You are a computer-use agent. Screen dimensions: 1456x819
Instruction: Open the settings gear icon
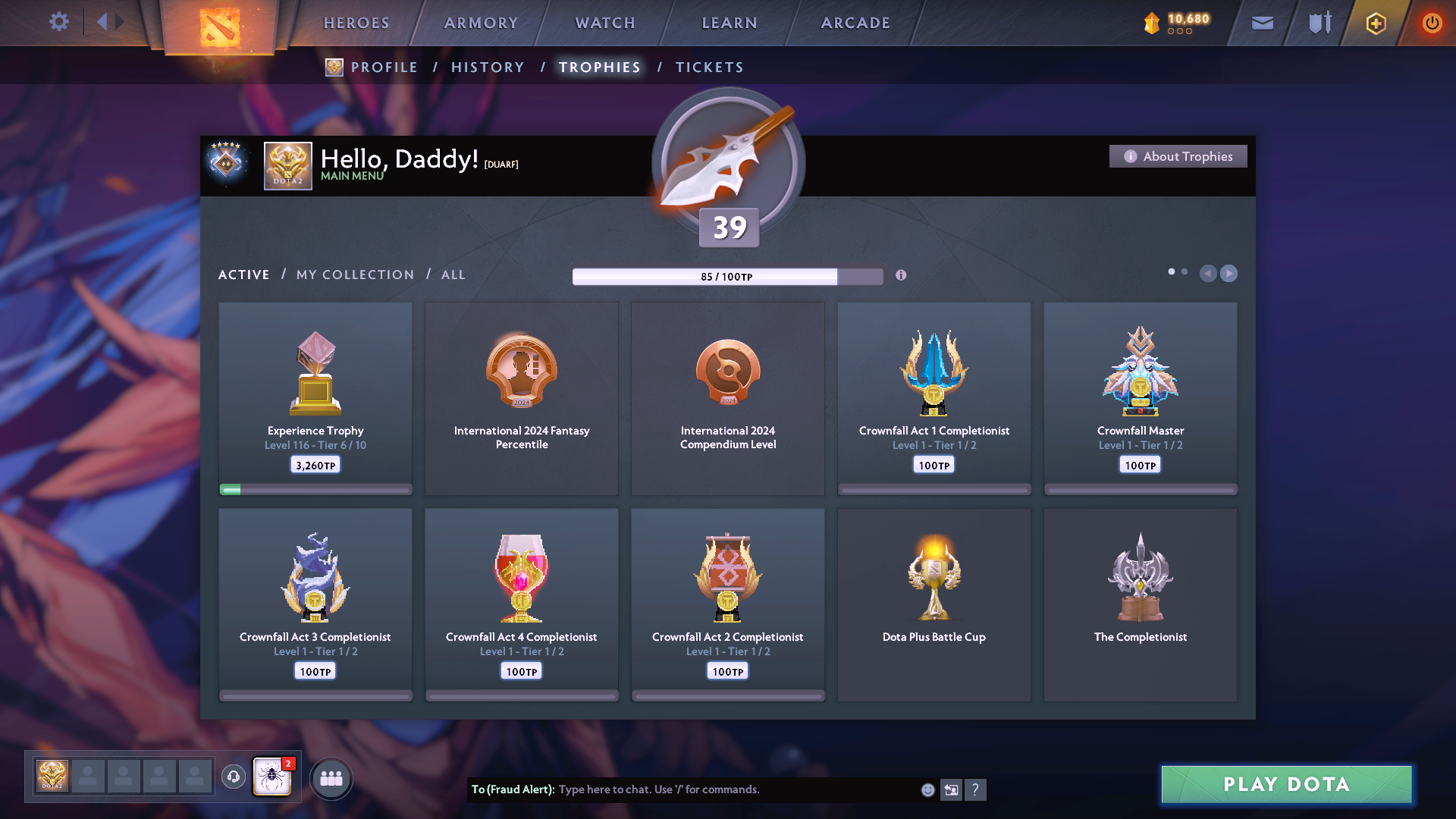59,22
